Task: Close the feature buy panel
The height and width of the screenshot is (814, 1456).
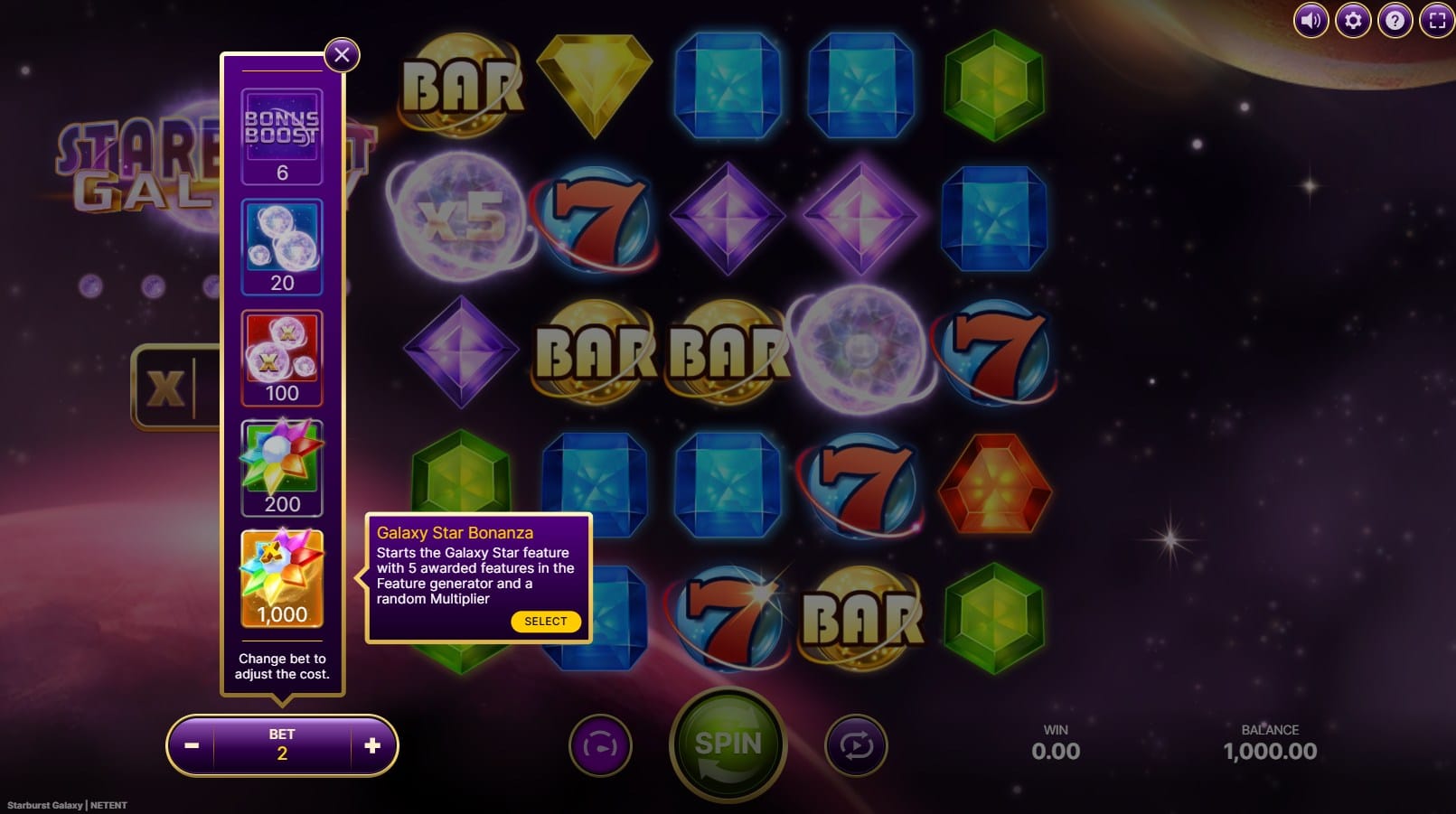Action: (342, 55)
